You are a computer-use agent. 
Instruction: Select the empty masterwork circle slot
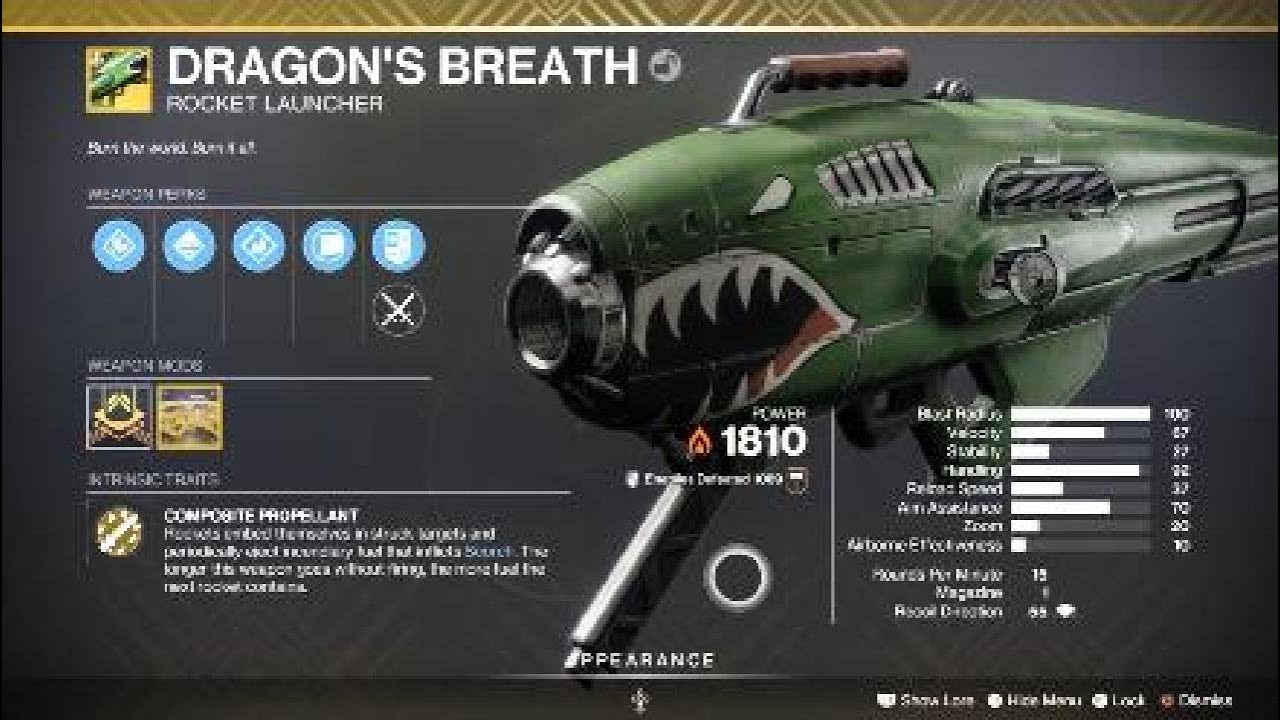[x=737, y=573]
